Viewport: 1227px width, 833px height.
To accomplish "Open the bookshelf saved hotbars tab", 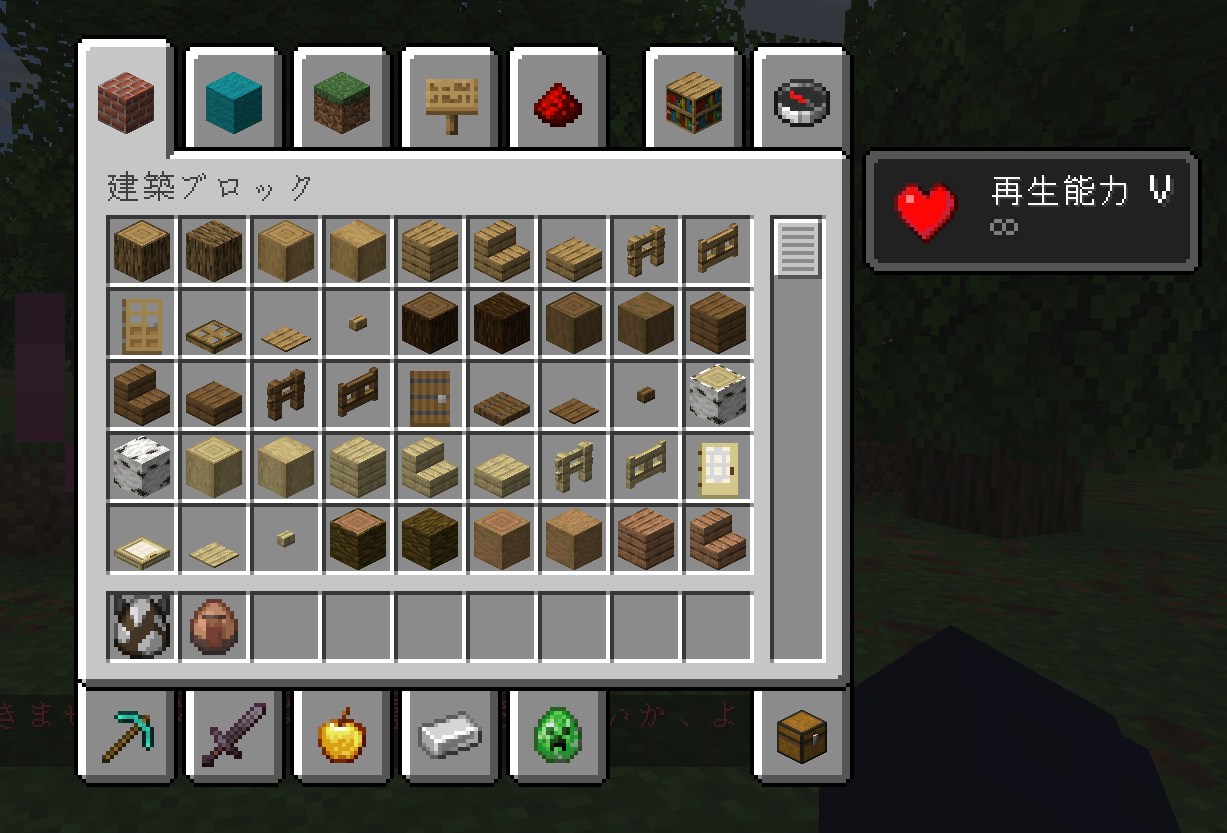I will (694, 100).
